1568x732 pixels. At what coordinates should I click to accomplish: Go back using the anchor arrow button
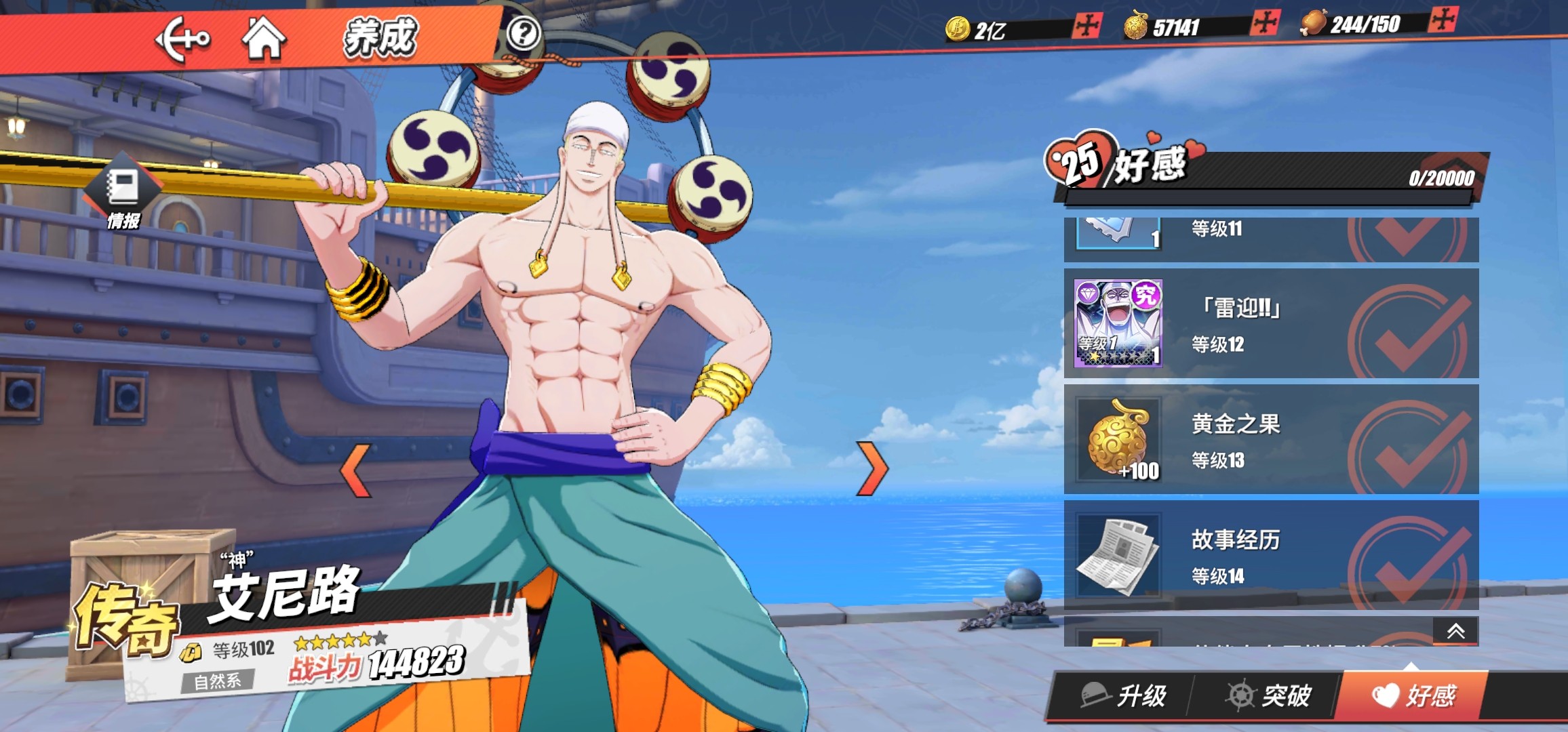click(x=182, y=39)
